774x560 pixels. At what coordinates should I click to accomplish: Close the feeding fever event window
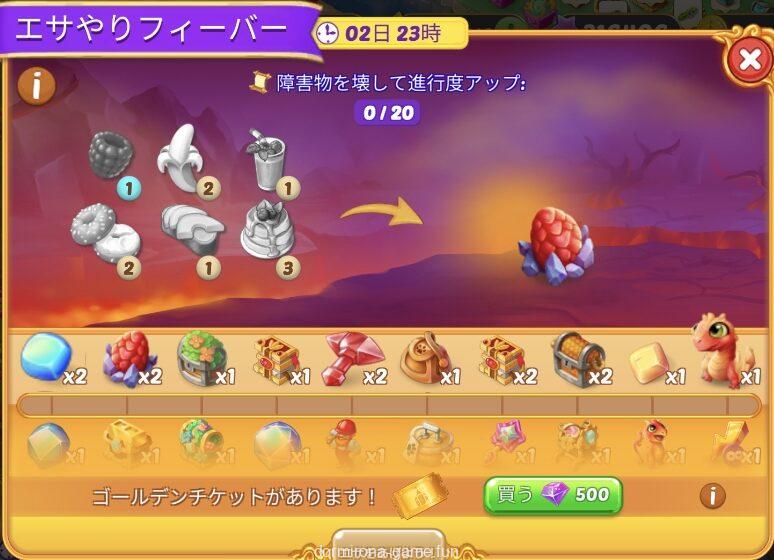pos(748,61)
